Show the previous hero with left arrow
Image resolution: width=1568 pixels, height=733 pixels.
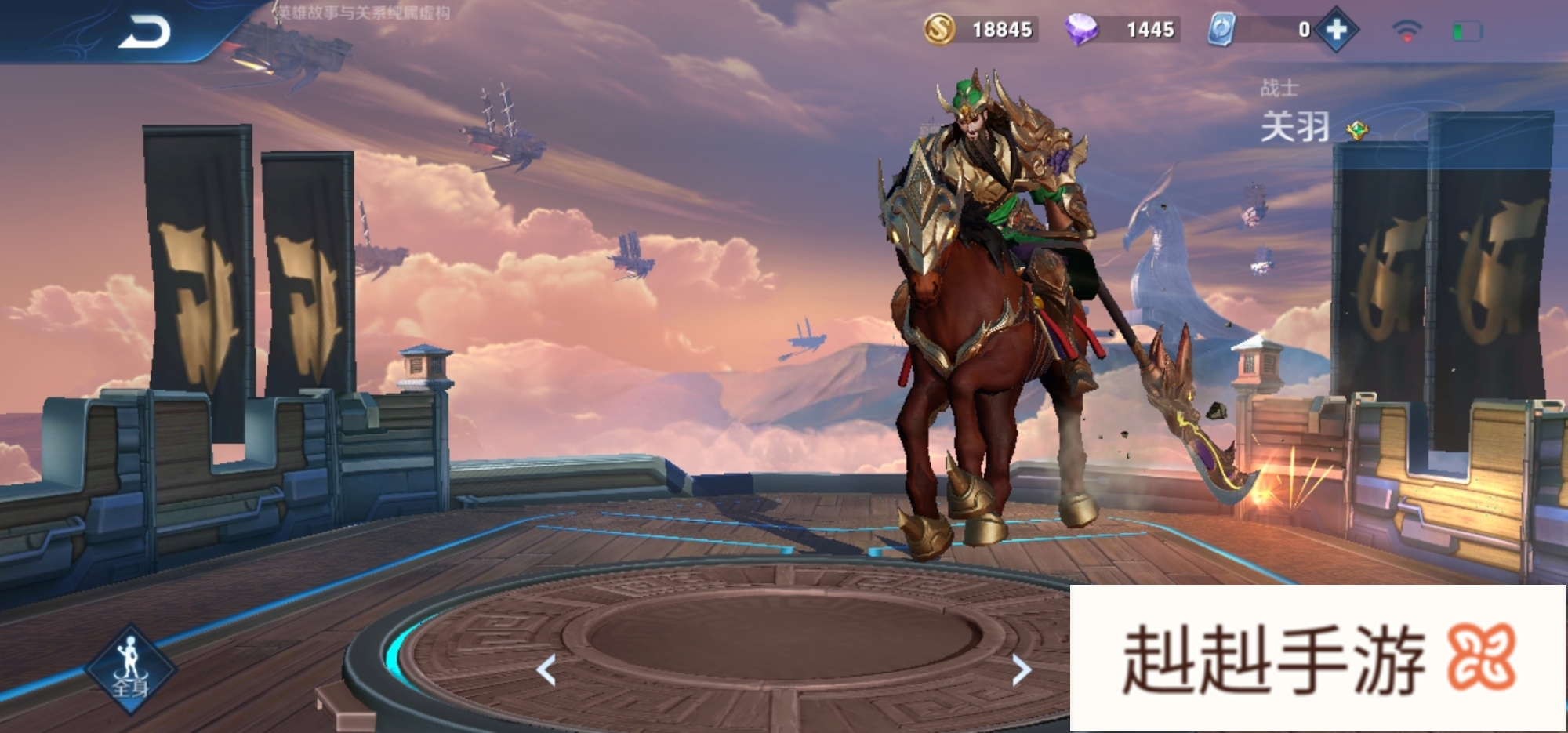click(546, 670)
